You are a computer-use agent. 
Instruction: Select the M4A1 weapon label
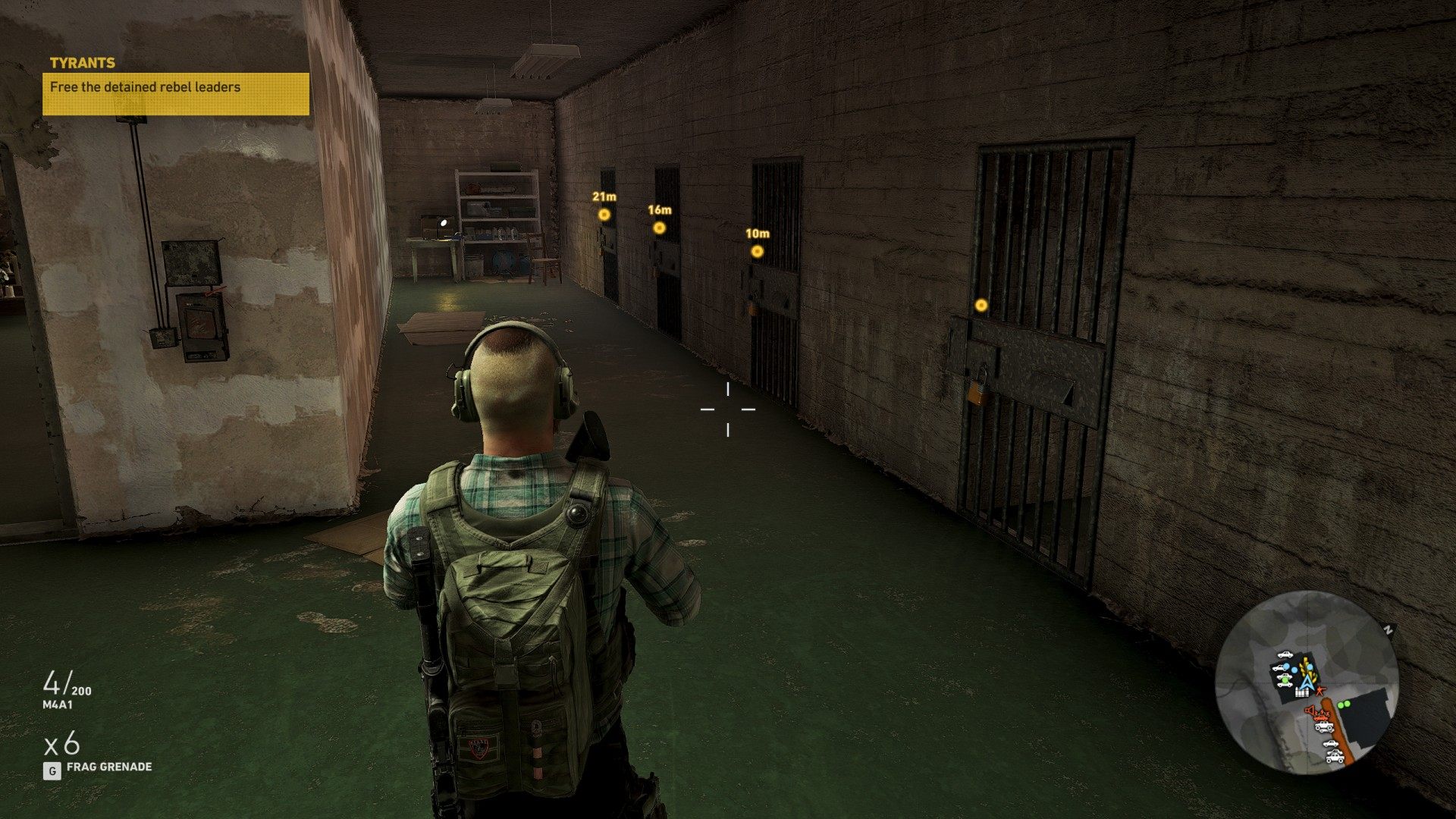coord(58,704)
